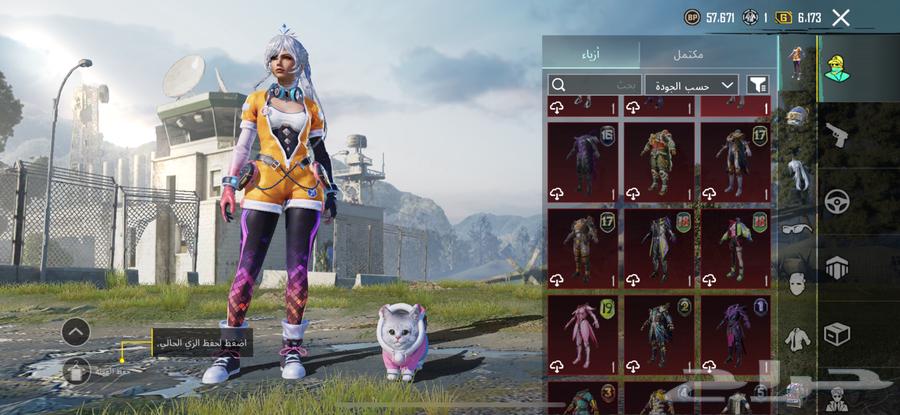Select the pink hooded outfit numbered 19
The height and width of the screenshot is (415, 900).
click(583, 333)
